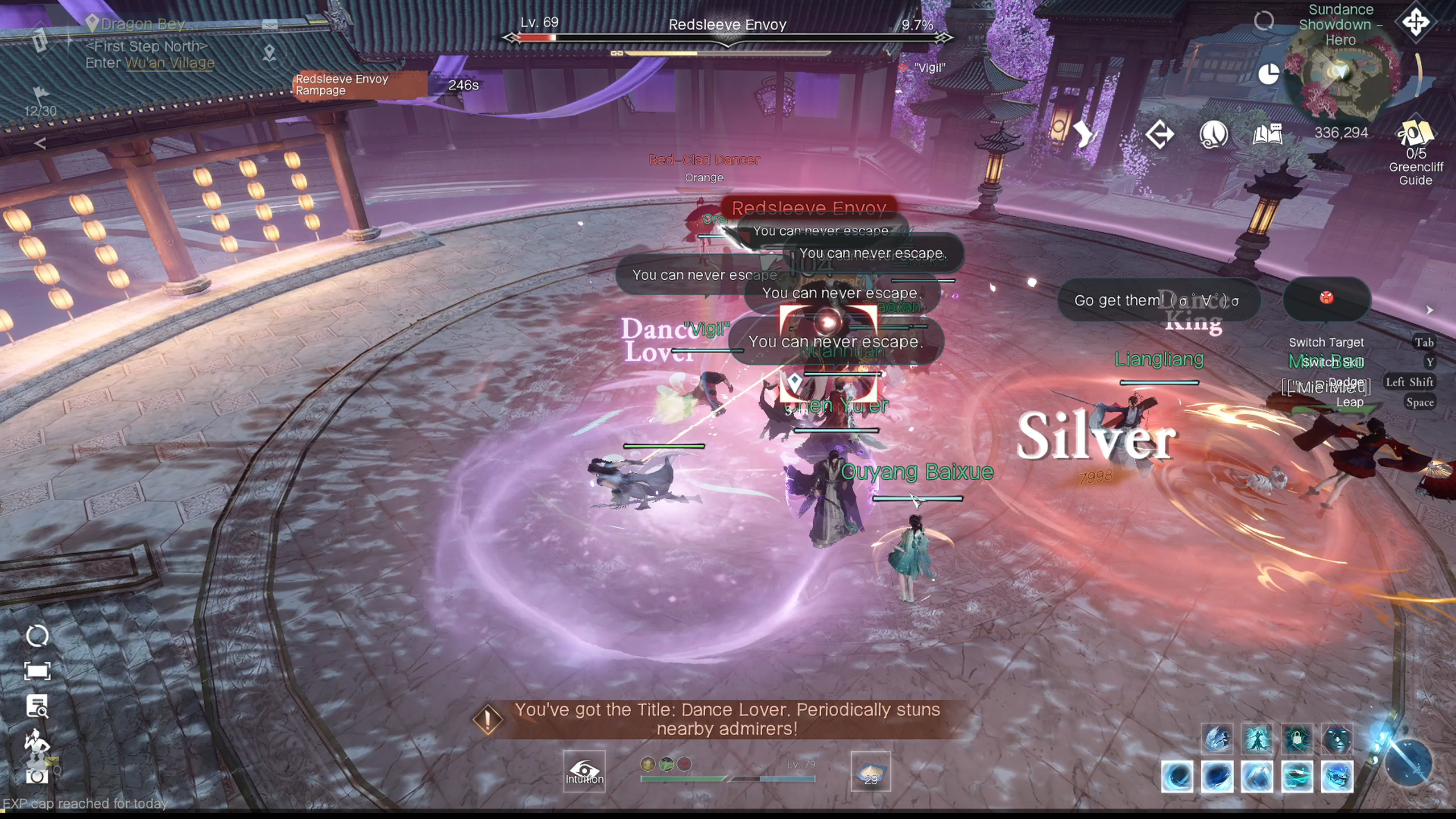
Task: Click the Intuition eye icon
Action: pos(585,771)
